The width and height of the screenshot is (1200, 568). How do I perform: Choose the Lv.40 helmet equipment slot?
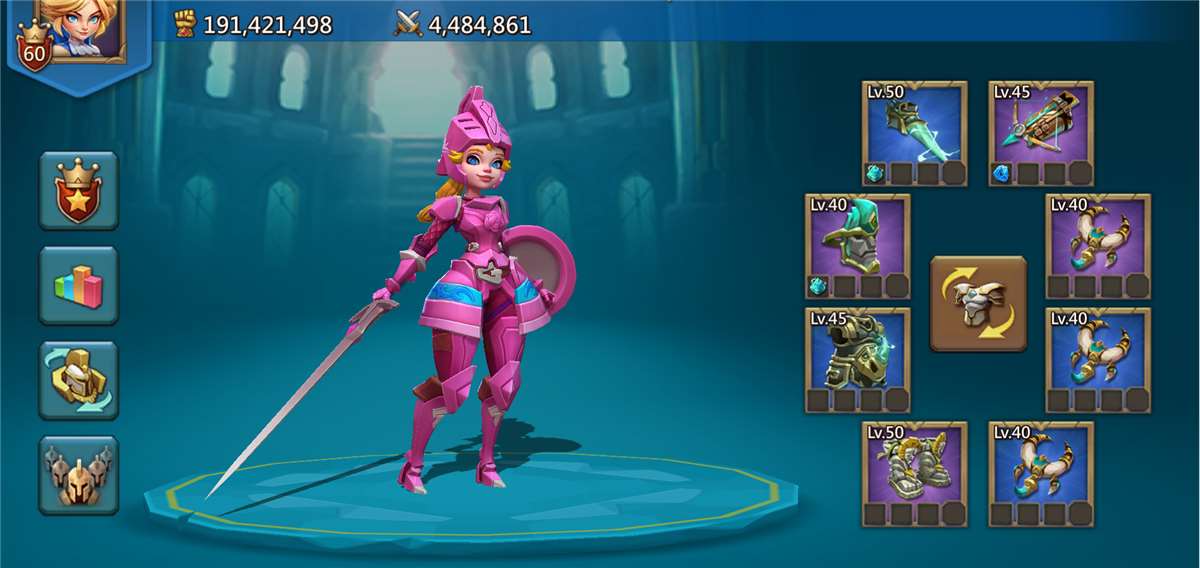(857, 246)
